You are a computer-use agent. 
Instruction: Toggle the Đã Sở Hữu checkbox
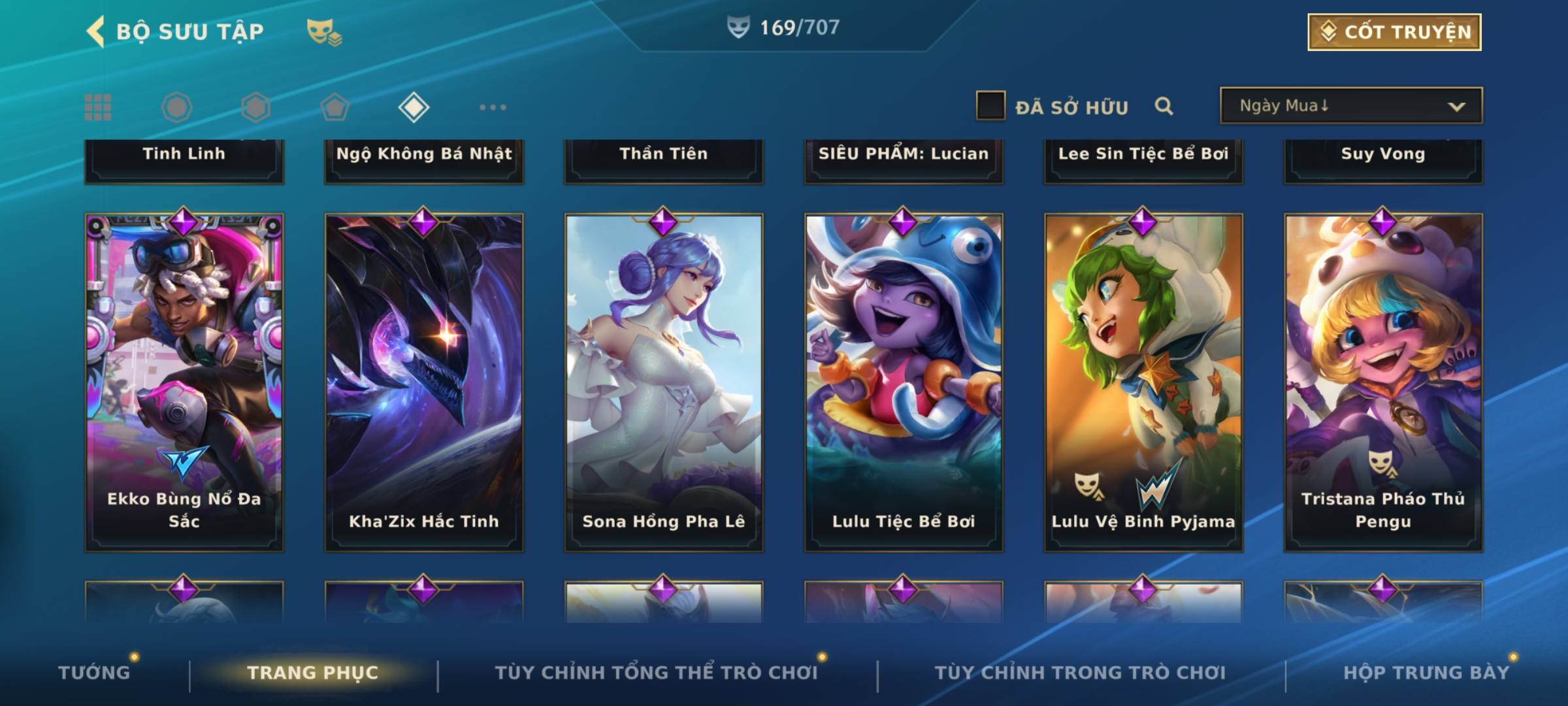click(990, 106)
